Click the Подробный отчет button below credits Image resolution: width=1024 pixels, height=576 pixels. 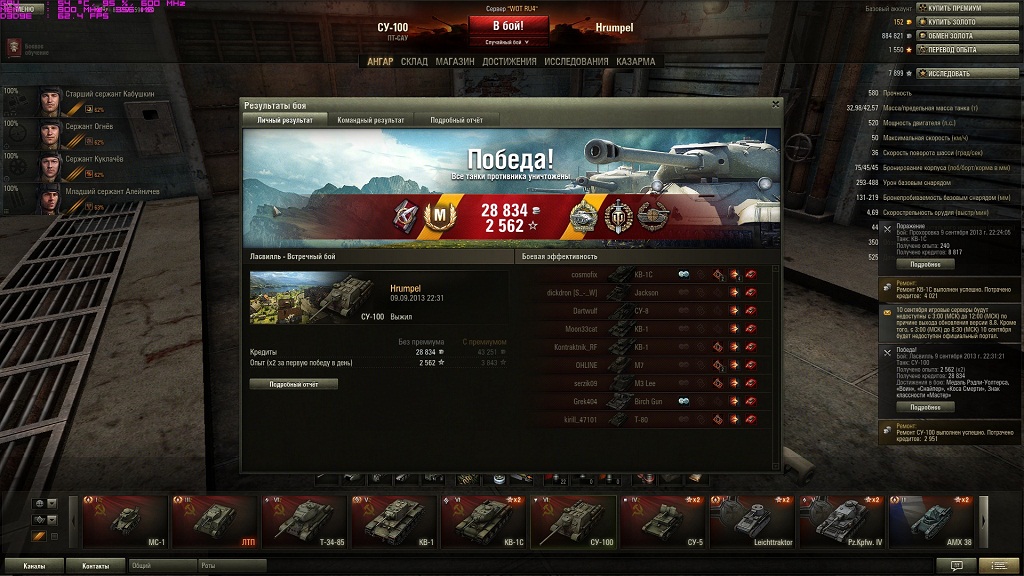click(x=293, y=384)
